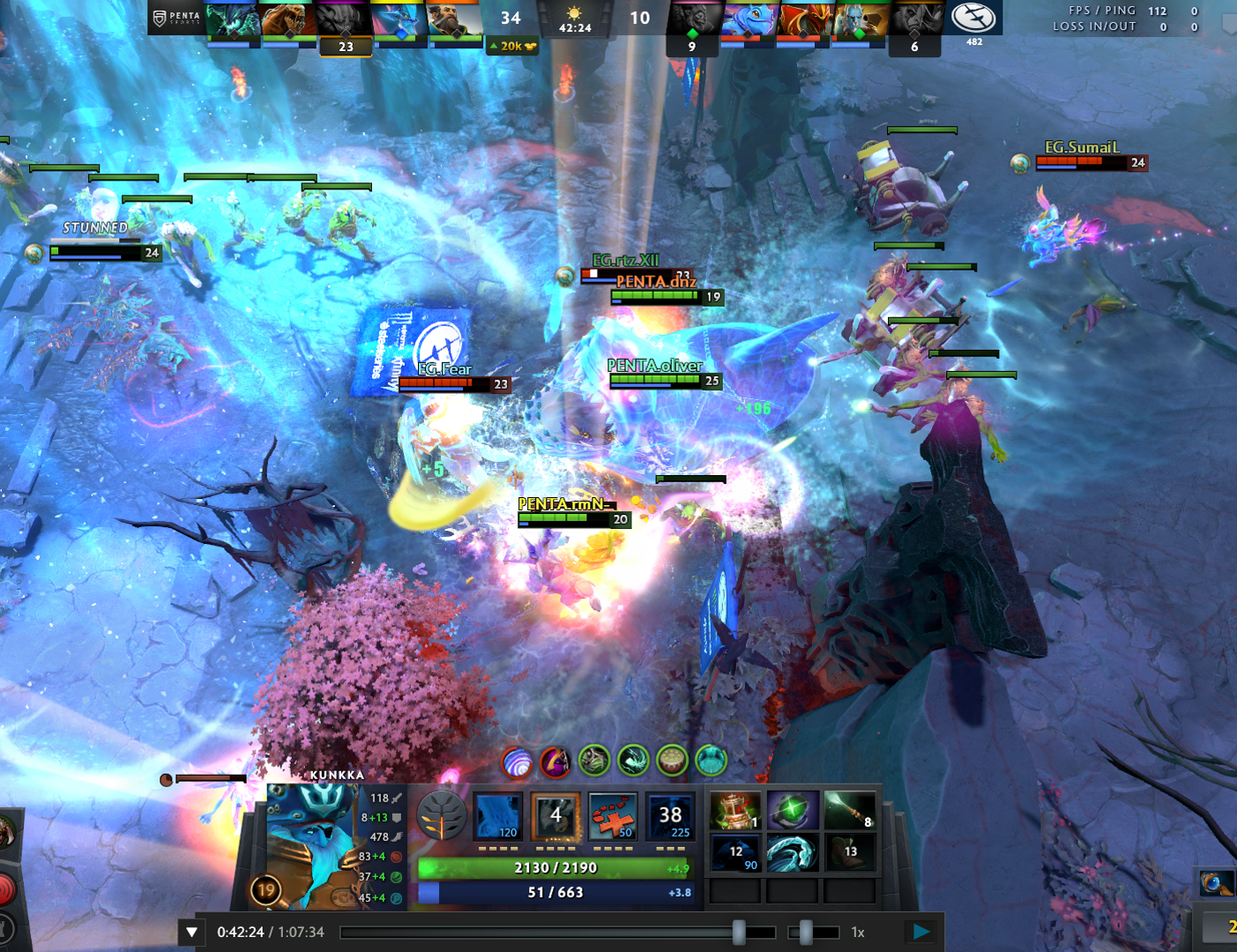Click the teal wave item slot

click(792, 852)
